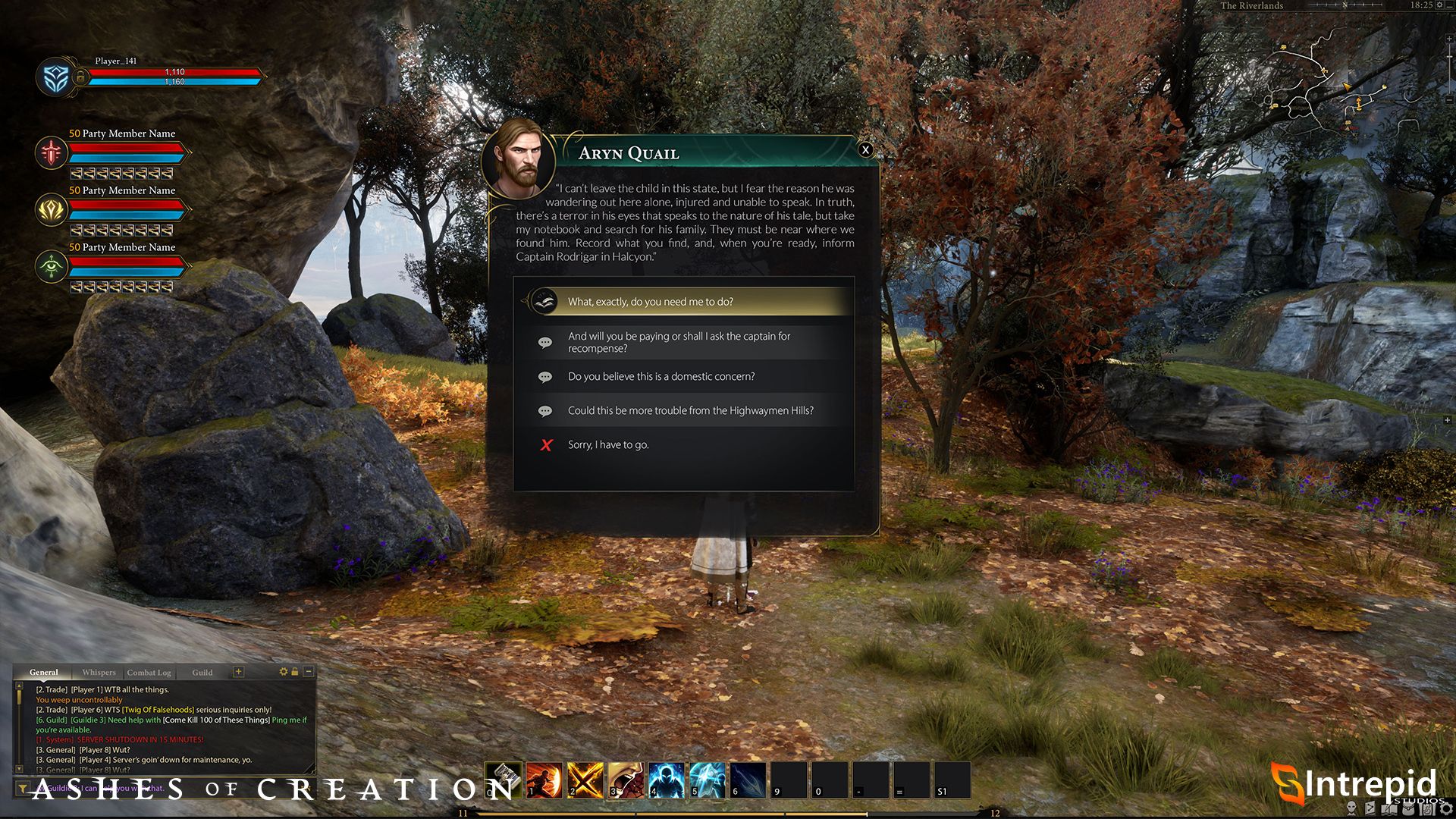The width and height of the screenshot is (1456, 819).
Task: Open chat settings via the gear icon
Action: click(x=284, y=672)
